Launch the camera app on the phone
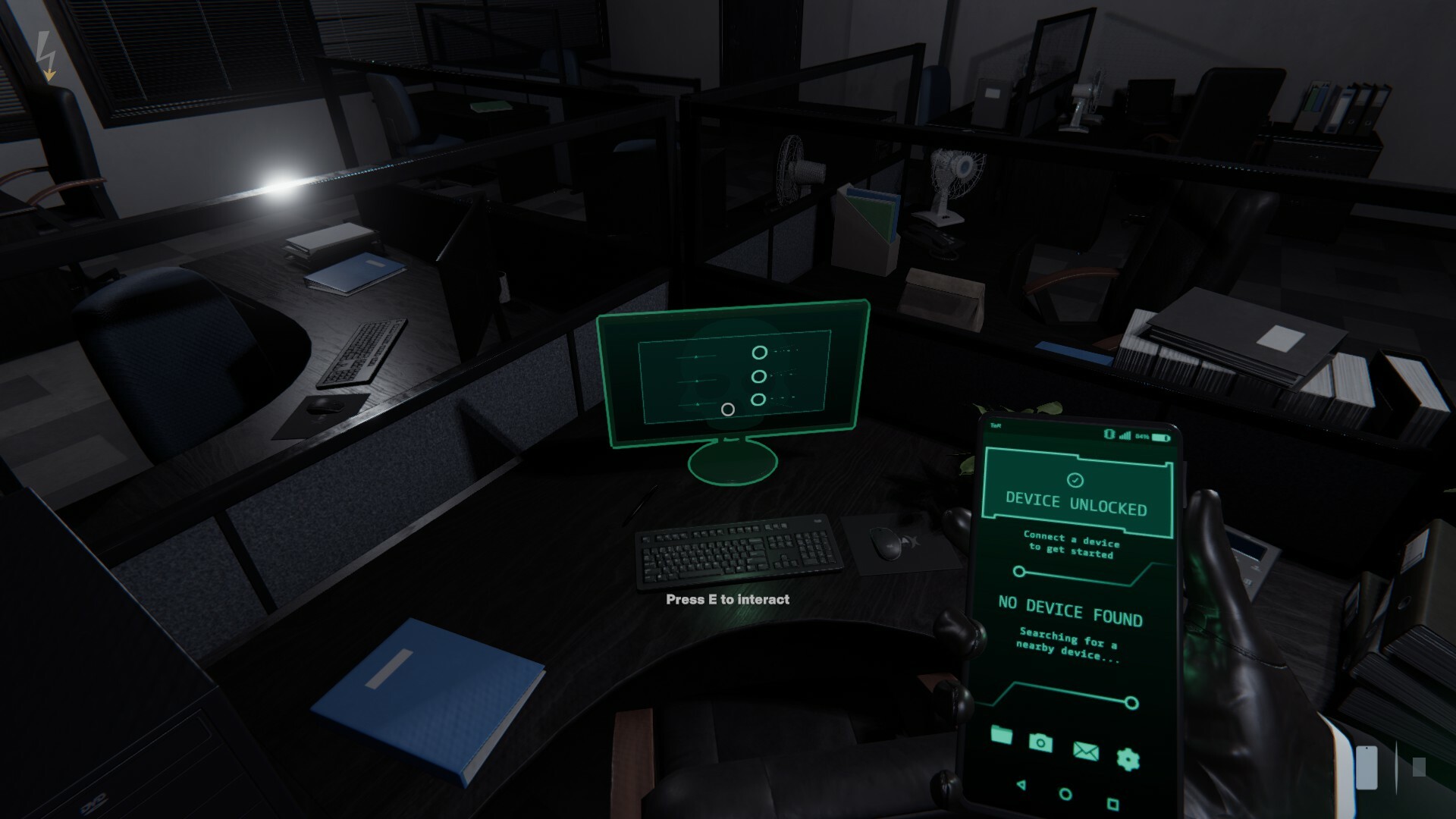1456x819 pixels. (1040, 742)
